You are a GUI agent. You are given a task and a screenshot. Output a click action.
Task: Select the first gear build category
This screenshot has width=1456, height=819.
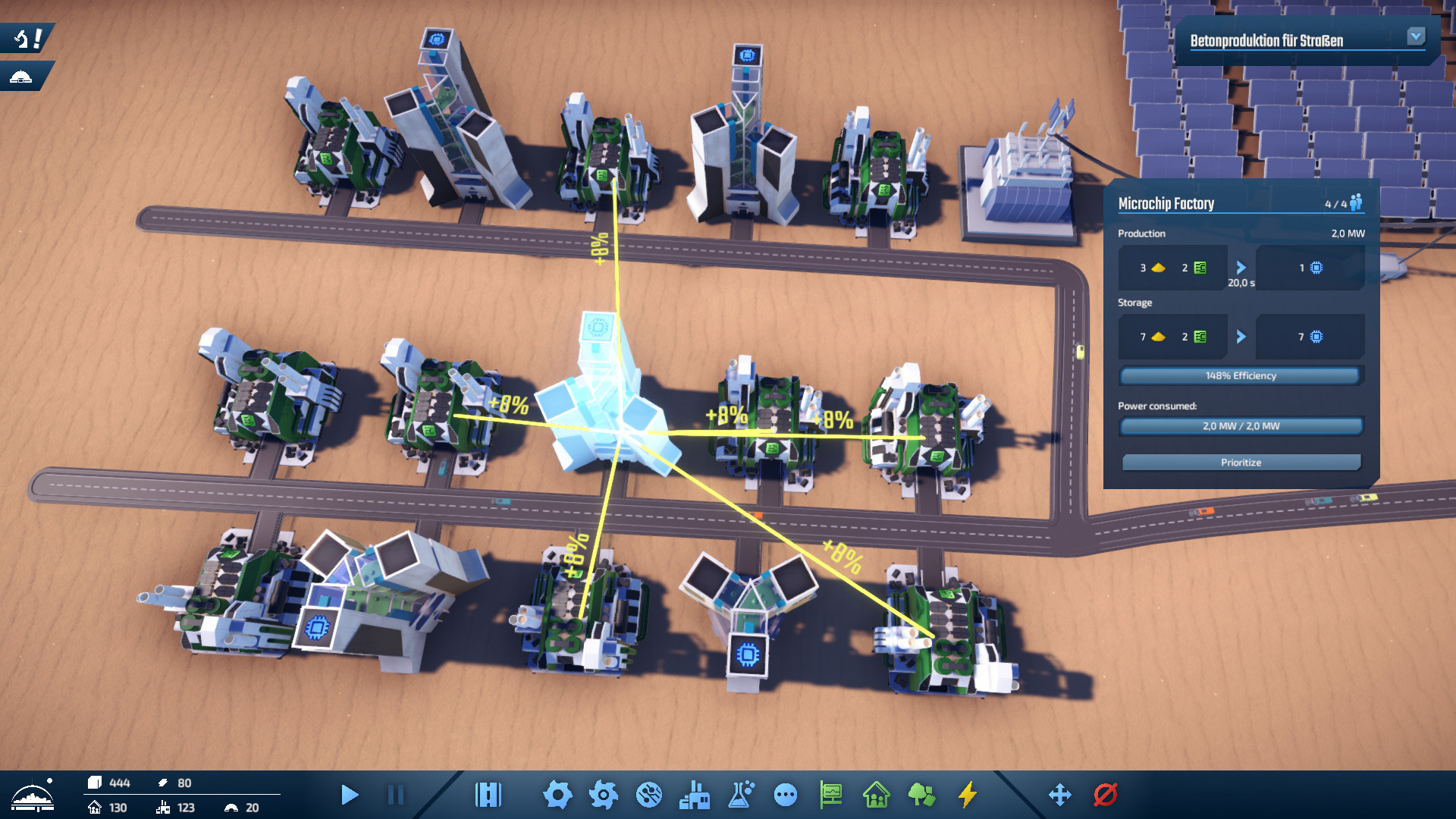click(x=557, y=795)
